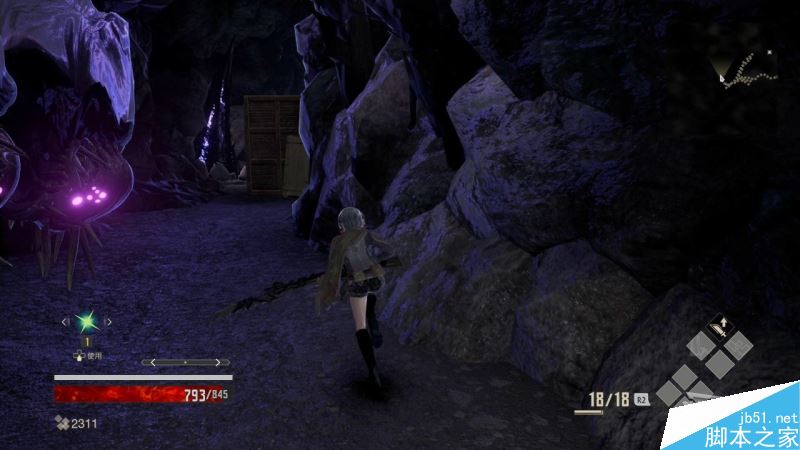Cycle quick item right with the arrow

point(109,322)
